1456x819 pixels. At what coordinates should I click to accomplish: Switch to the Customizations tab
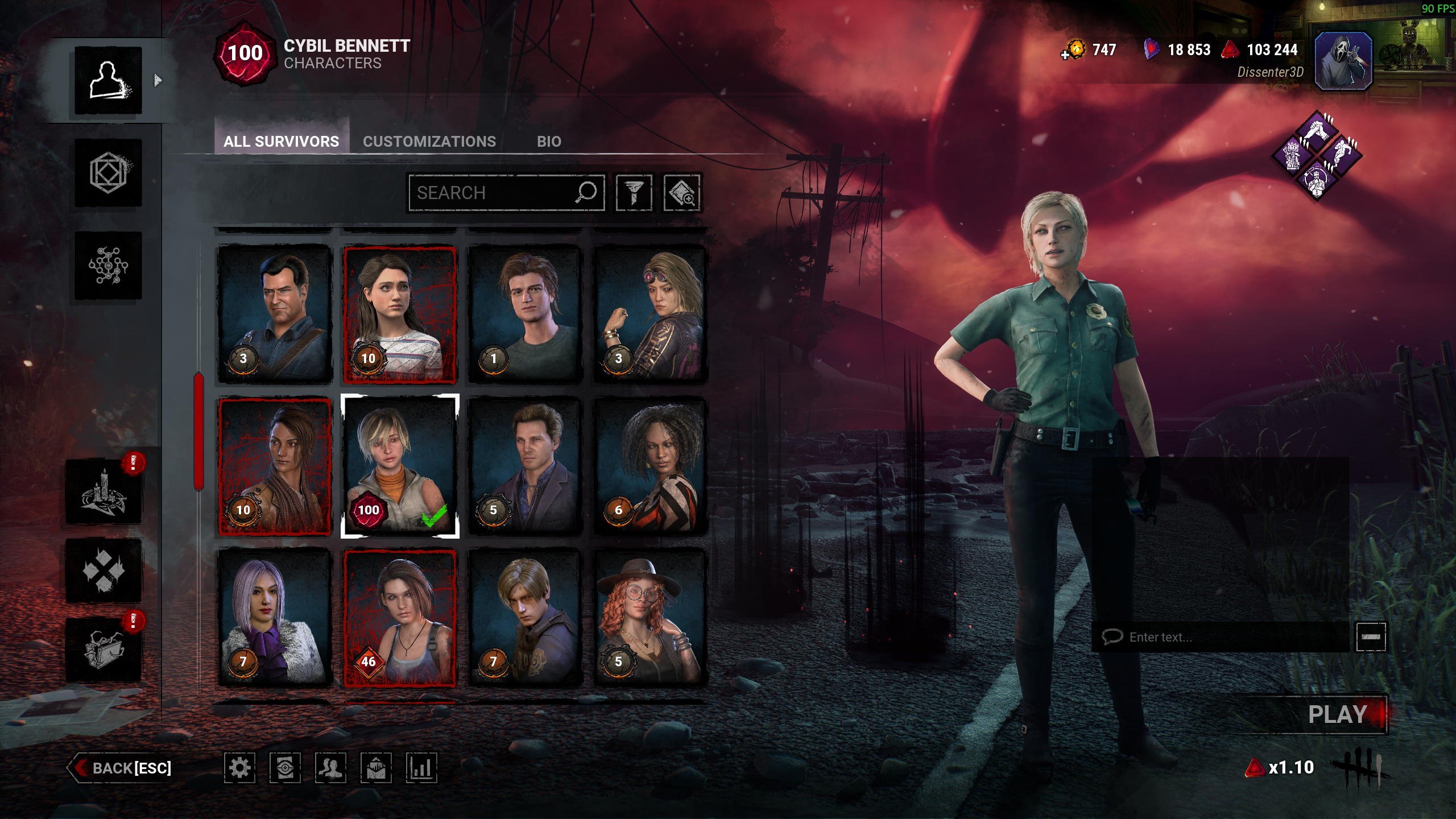tap(429, 141)
